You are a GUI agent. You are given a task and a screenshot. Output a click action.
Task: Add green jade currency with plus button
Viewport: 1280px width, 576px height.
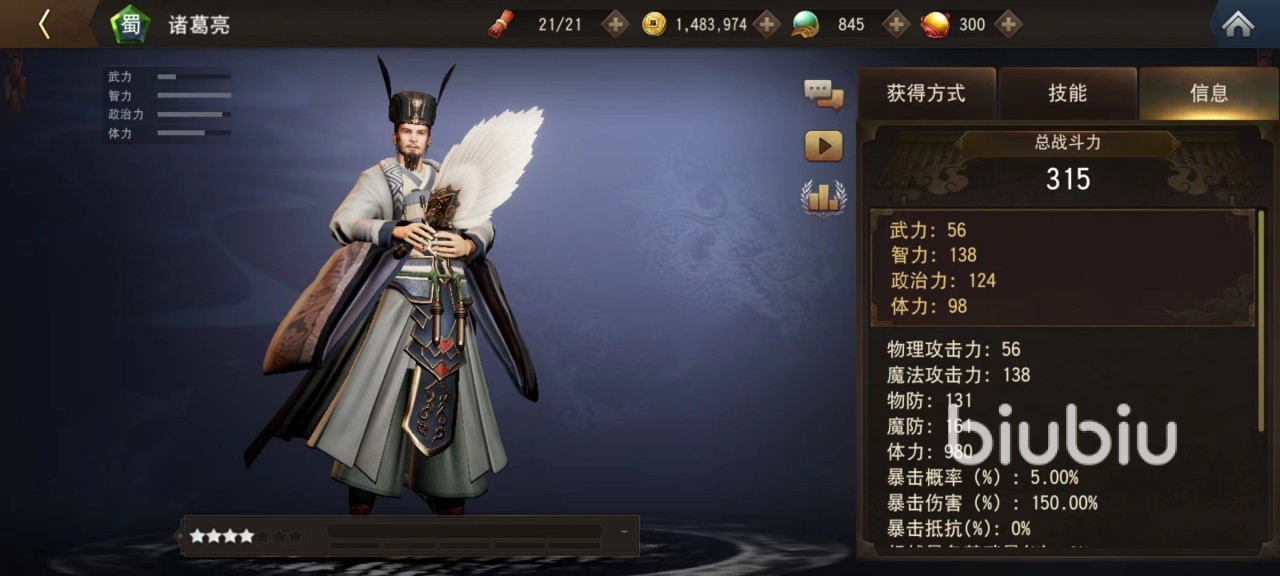click(x=897, y=24)
